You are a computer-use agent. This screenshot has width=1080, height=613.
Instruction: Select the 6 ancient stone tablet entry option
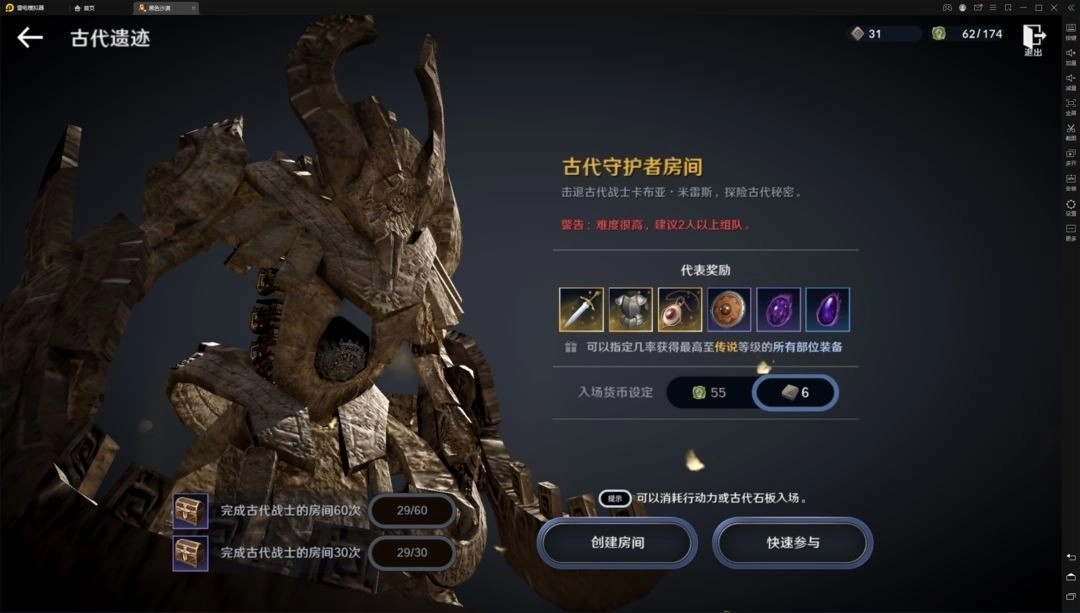tap(795, 393)
